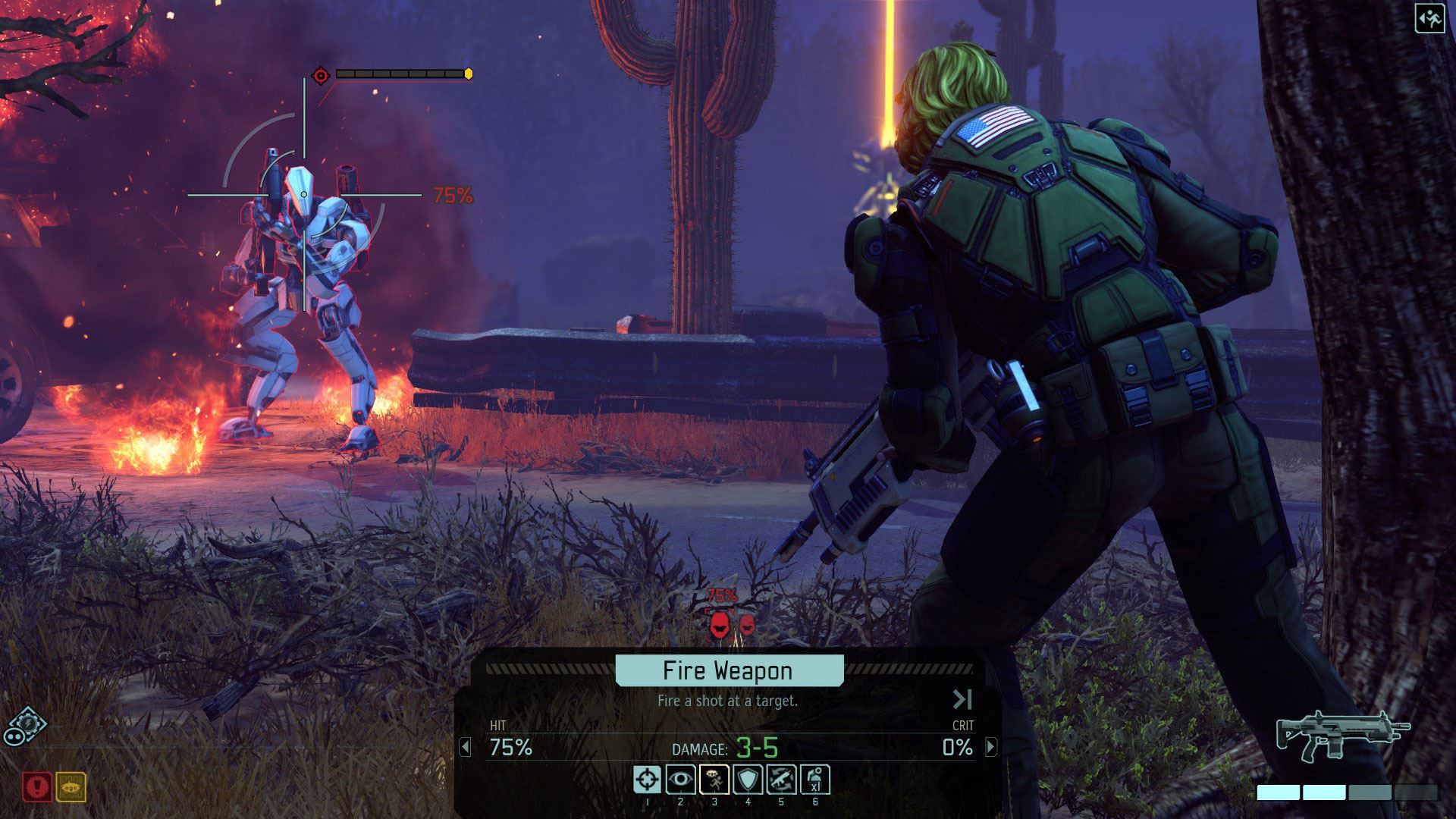Click the yellow eye status icon
1456x819 pixels.
[71, 787]
